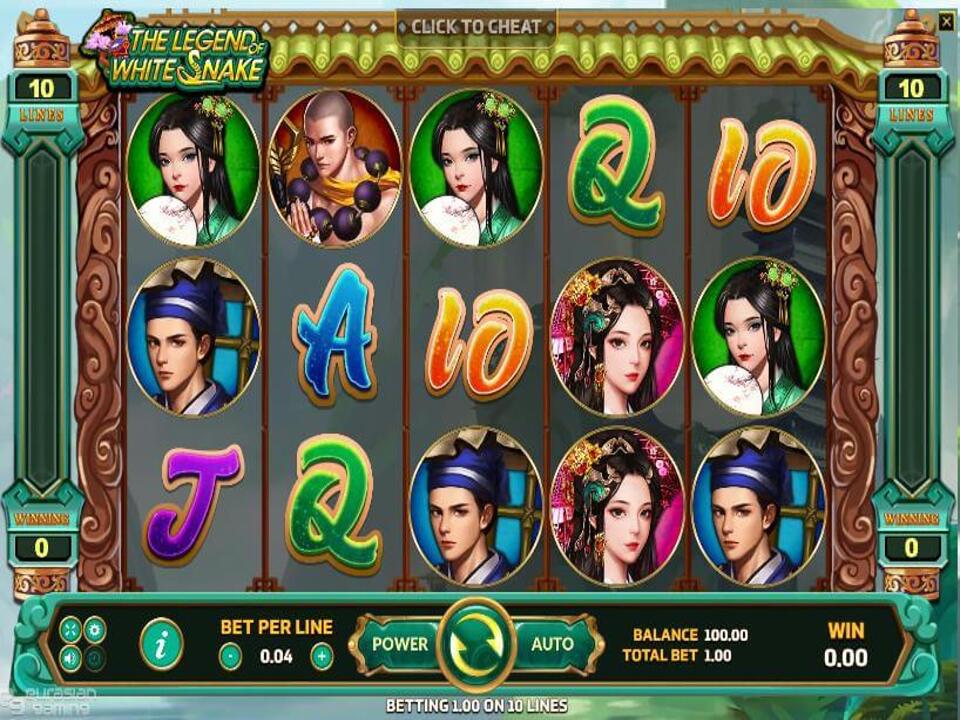Decrease bet per line with minus

pos(230,657)
